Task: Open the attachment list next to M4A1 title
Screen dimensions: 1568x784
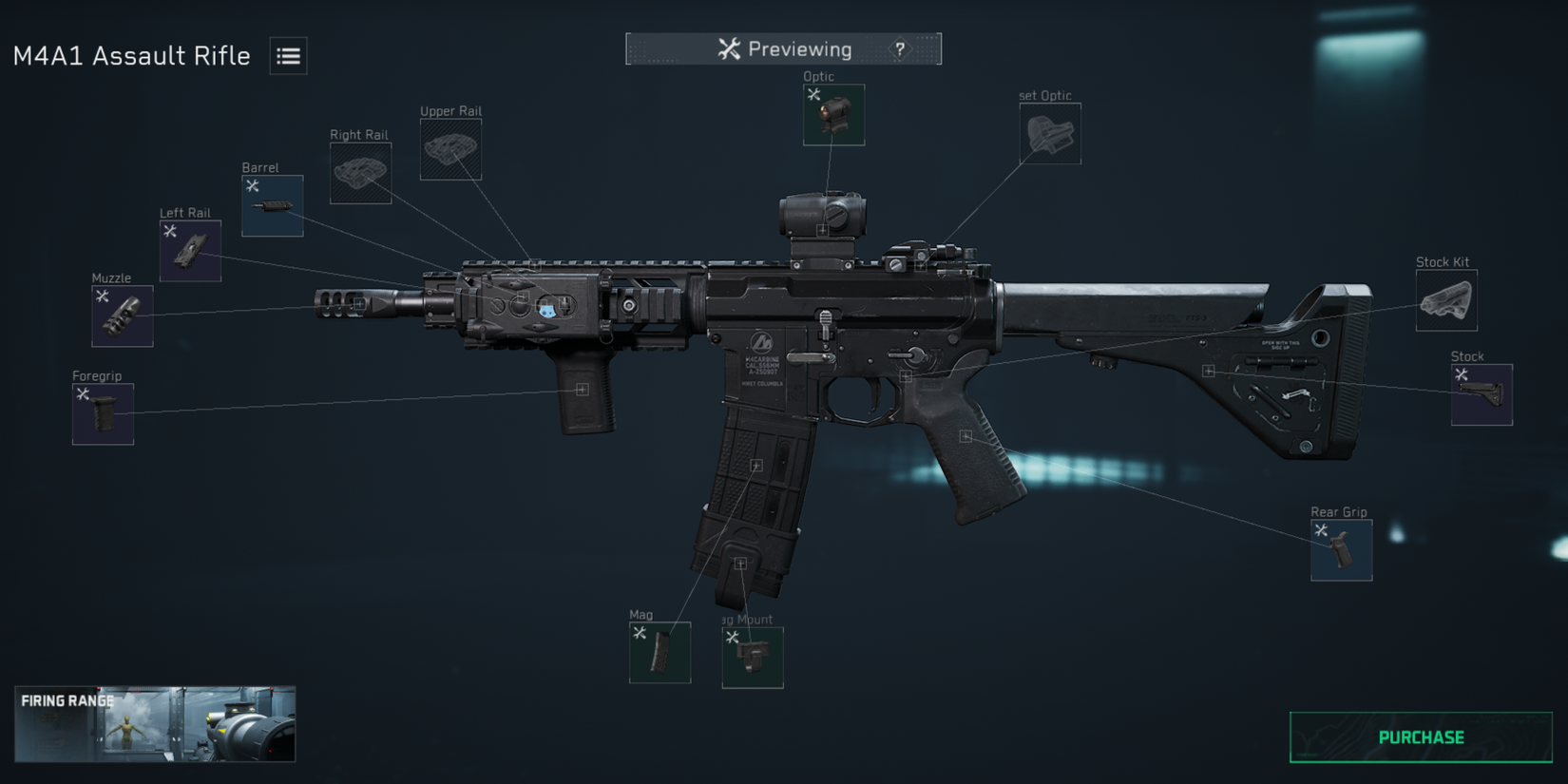Action: tap(286, 56)
